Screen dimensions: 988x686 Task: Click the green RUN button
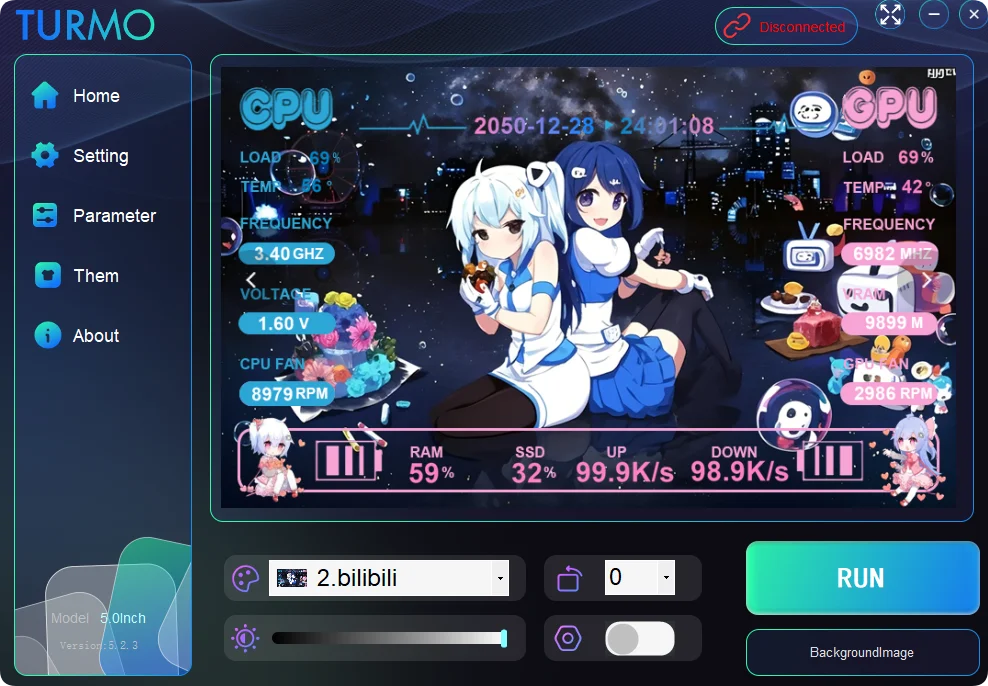861,578
